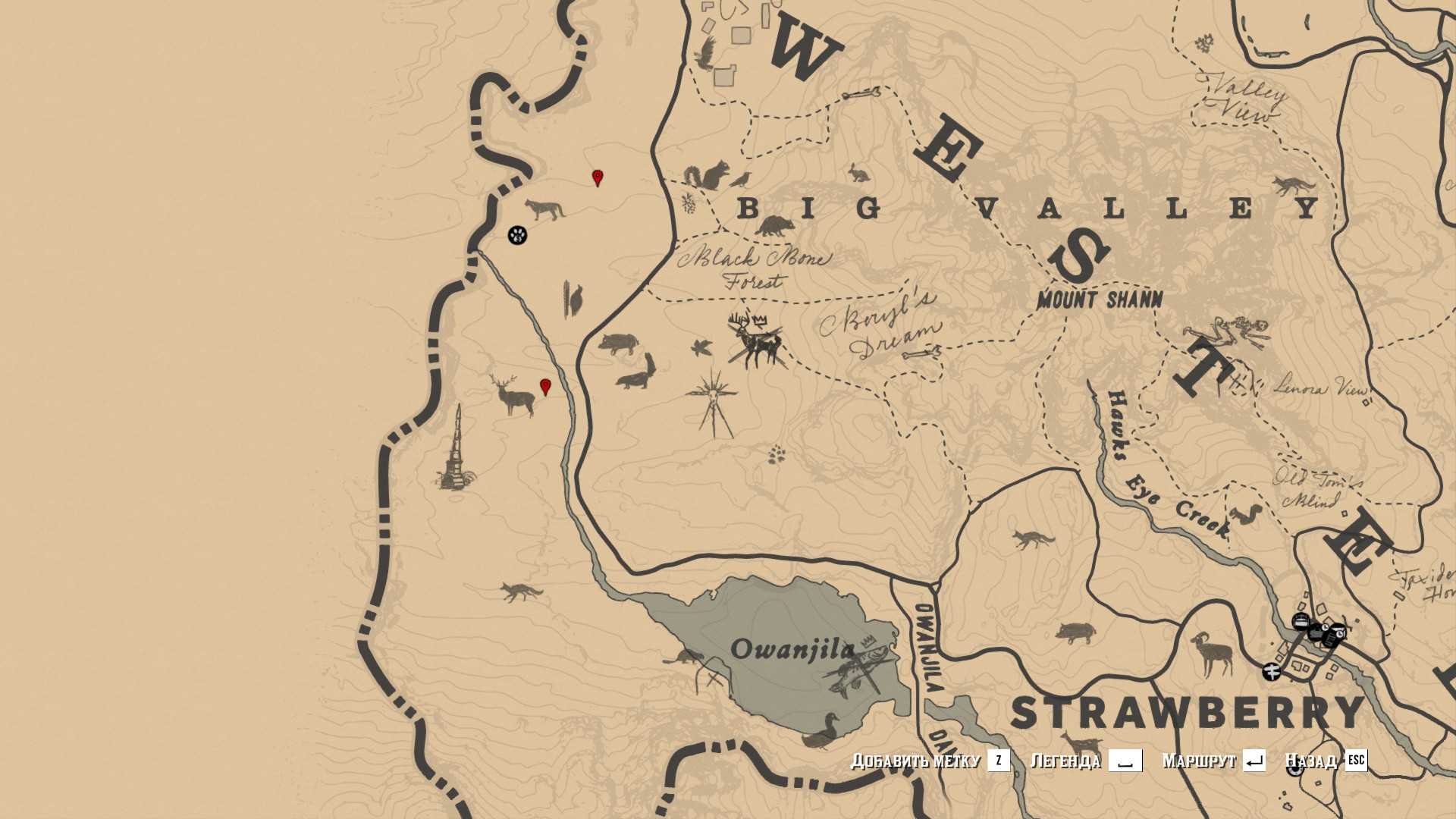
Task: Go back with the Назад button
Action: pos(1326,761)
